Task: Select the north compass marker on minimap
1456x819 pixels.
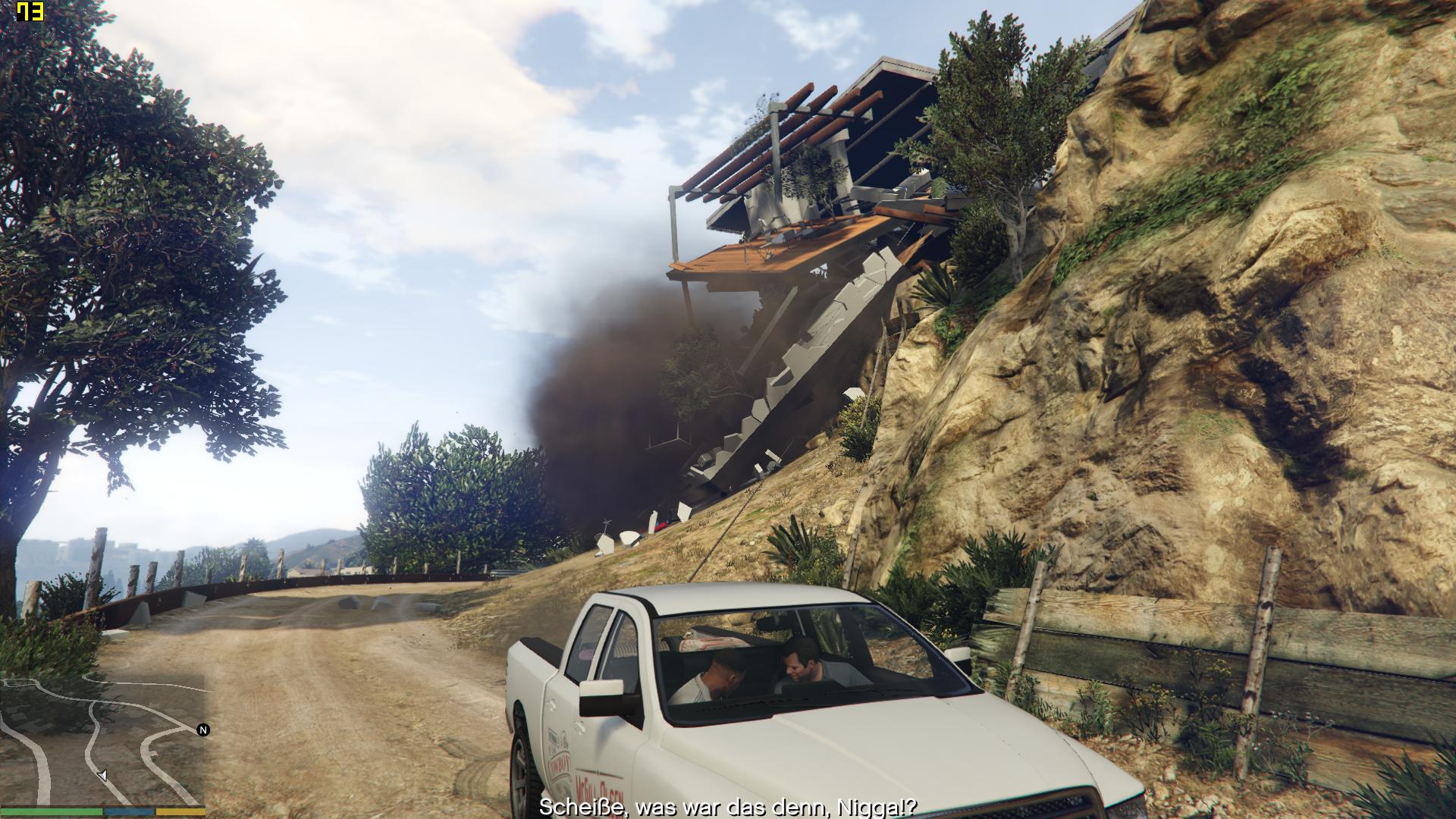Action: [202, 730]
